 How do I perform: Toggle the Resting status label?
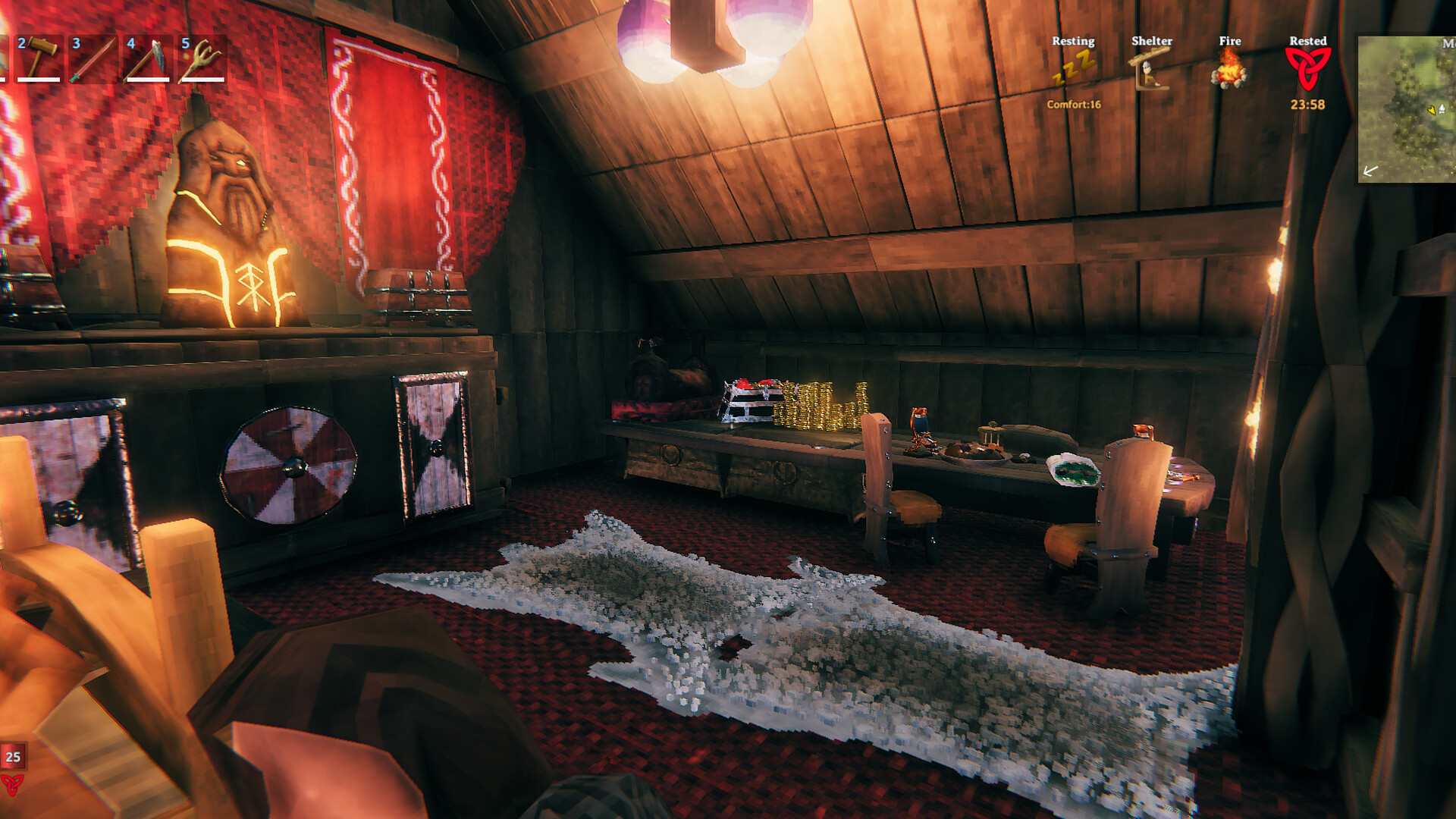1073,42
